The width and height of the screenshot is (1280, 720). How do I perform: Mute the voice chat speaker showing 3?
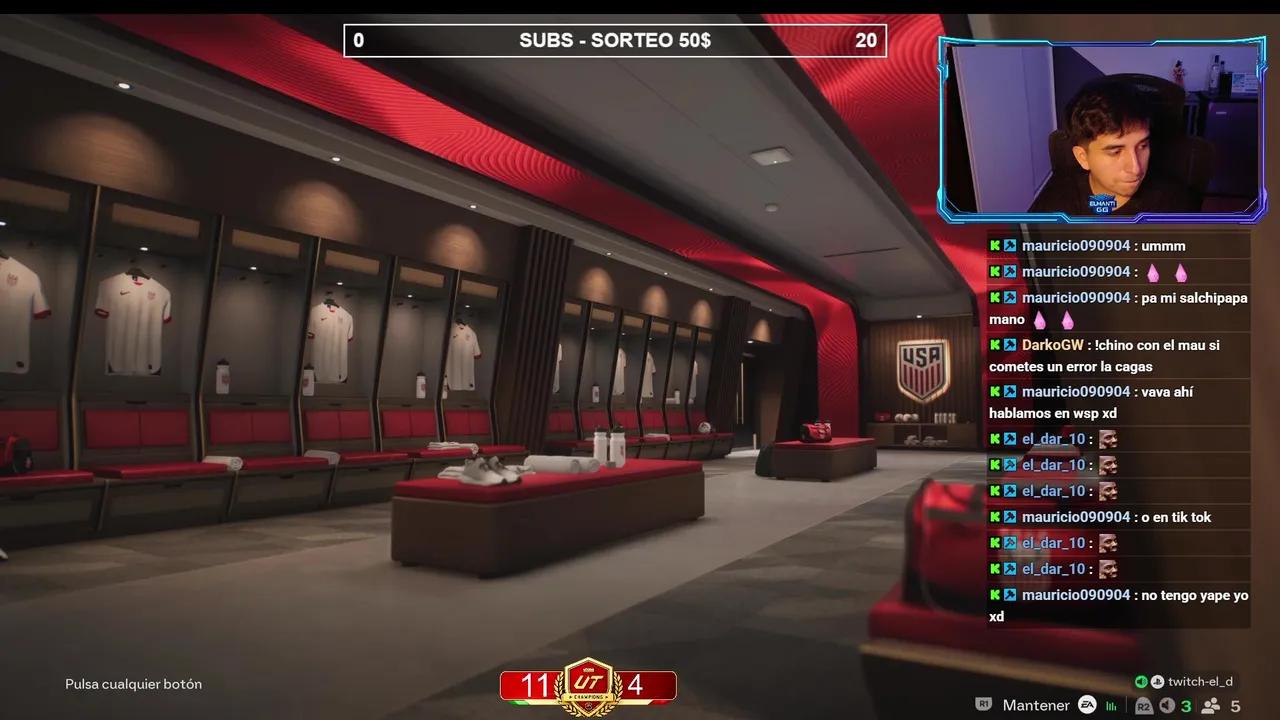tap(1166, 705)
